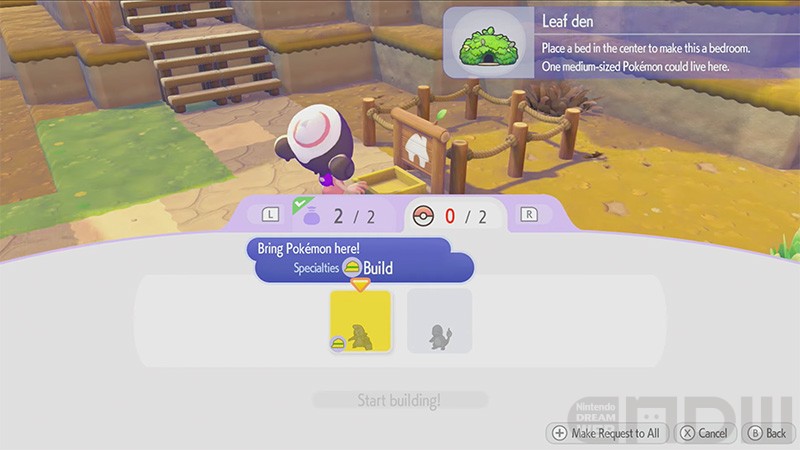The image size is (800, 450).
Task: Go Back from this screen
Action: click(x=767, y=433)
